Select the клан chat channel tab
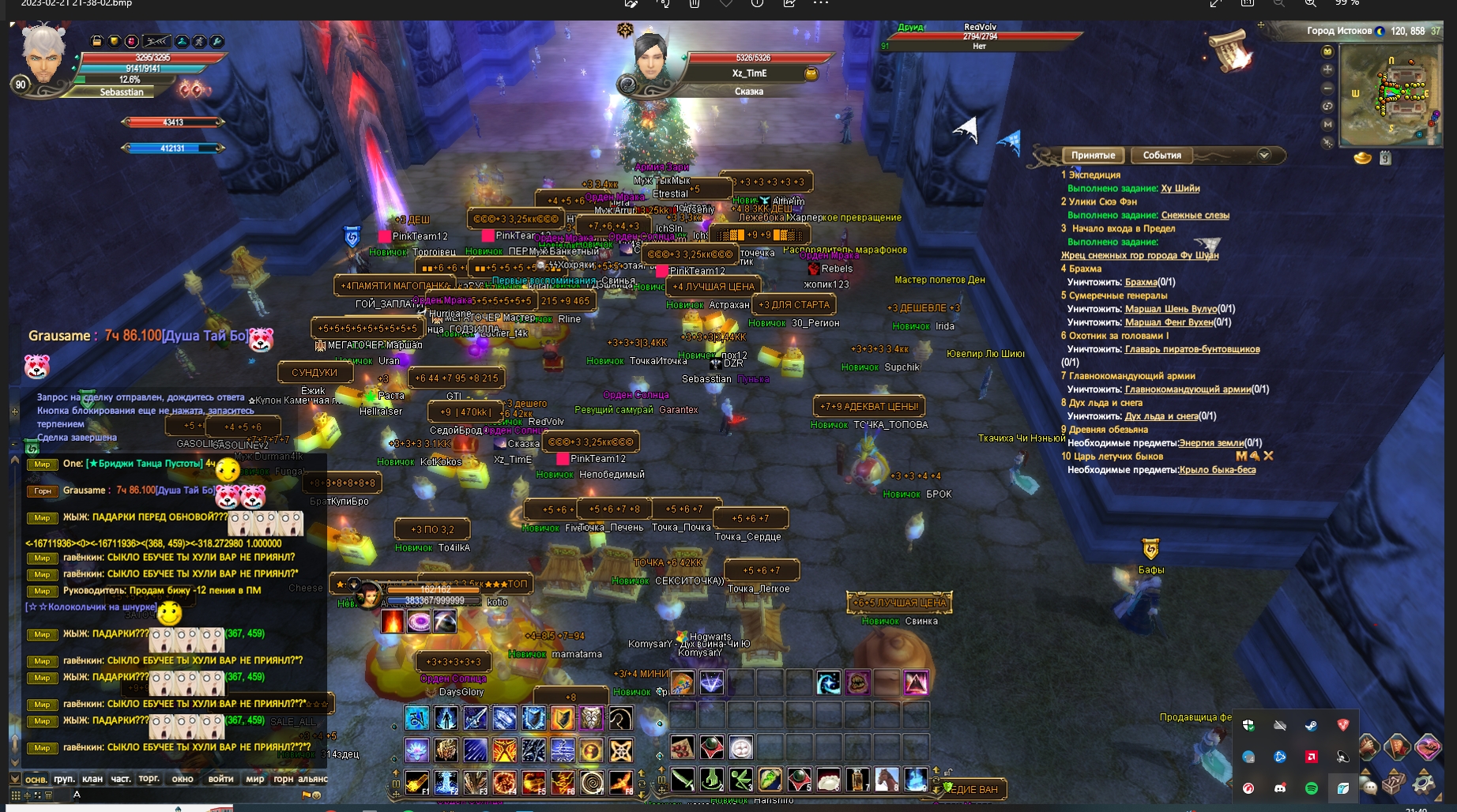The width and height of the screenshot is (1457, 812). tap(92, 779)
